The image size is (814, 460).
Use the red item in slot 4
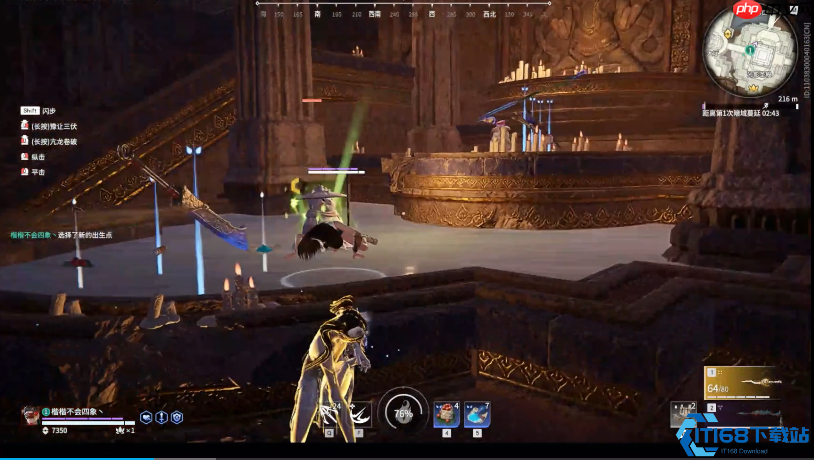pyautogui.click(x=446, y=415)
